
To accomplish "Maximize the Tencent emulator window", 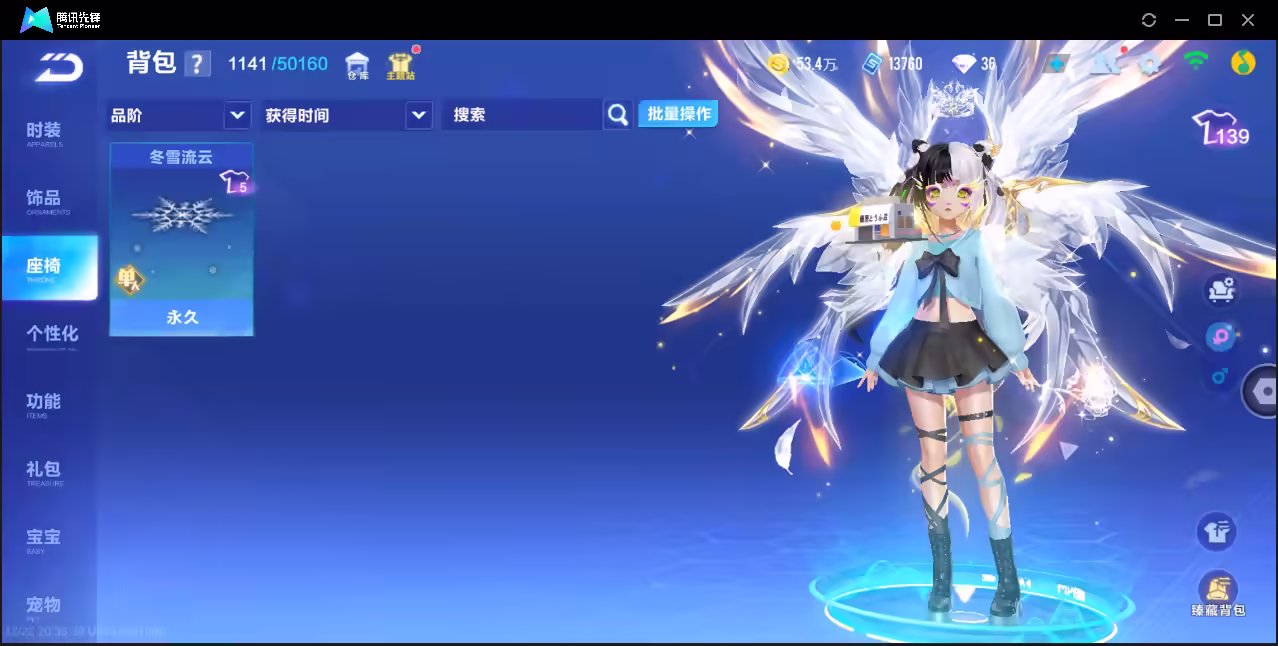I will point(1215,20).
